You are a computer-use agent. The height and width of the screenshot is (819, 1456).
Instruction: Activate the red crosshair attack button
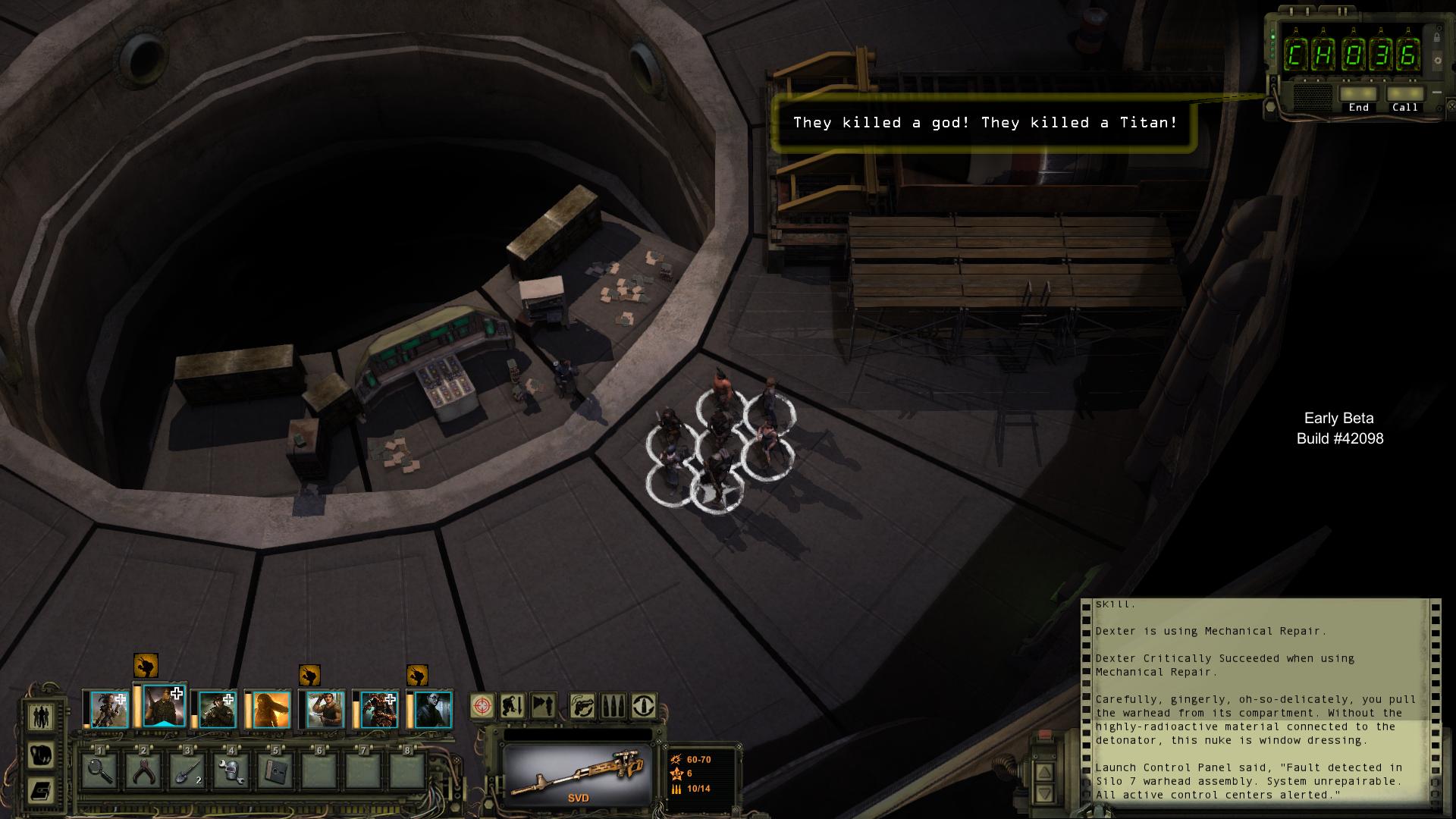tap(482, 706)
